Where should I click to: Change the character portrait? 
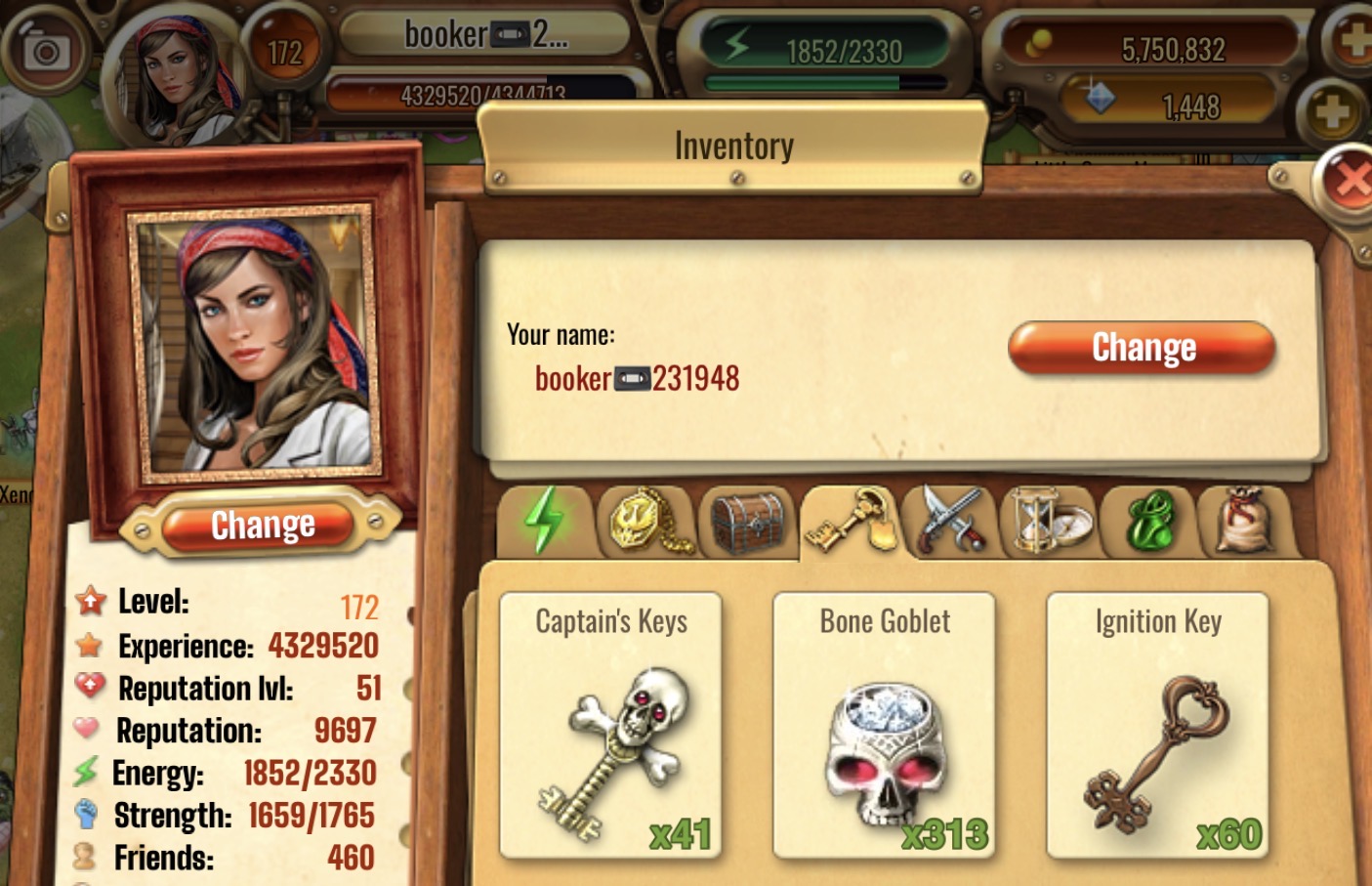(262, 526)
